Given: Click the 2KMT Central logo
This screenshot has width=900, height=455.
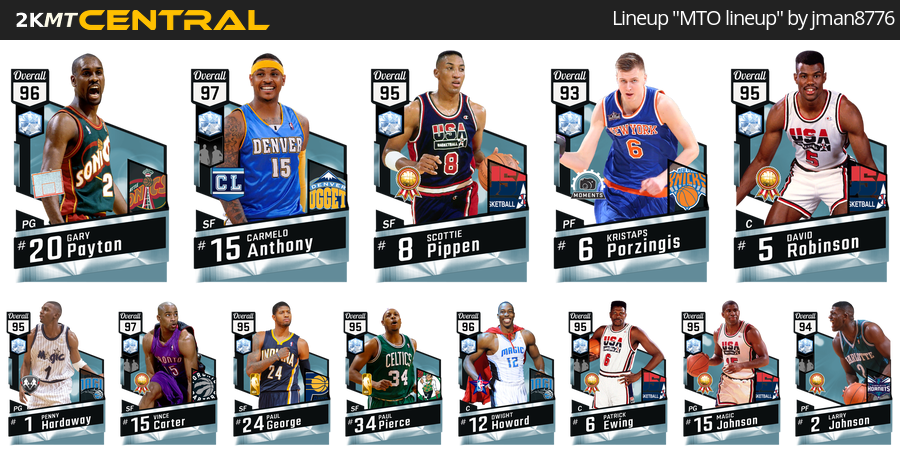Looking at the screenshot, I should (140, 20).
